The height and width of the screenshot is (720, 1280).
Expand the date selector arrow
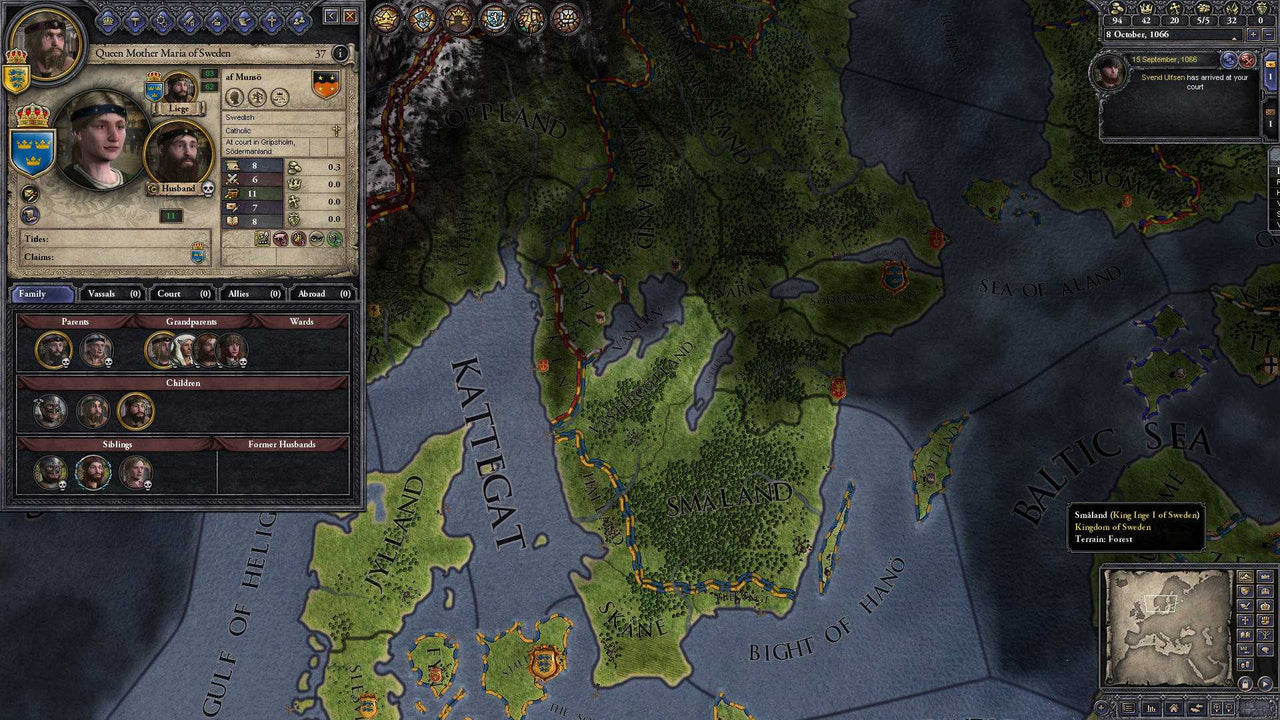tap(1234, 38)
